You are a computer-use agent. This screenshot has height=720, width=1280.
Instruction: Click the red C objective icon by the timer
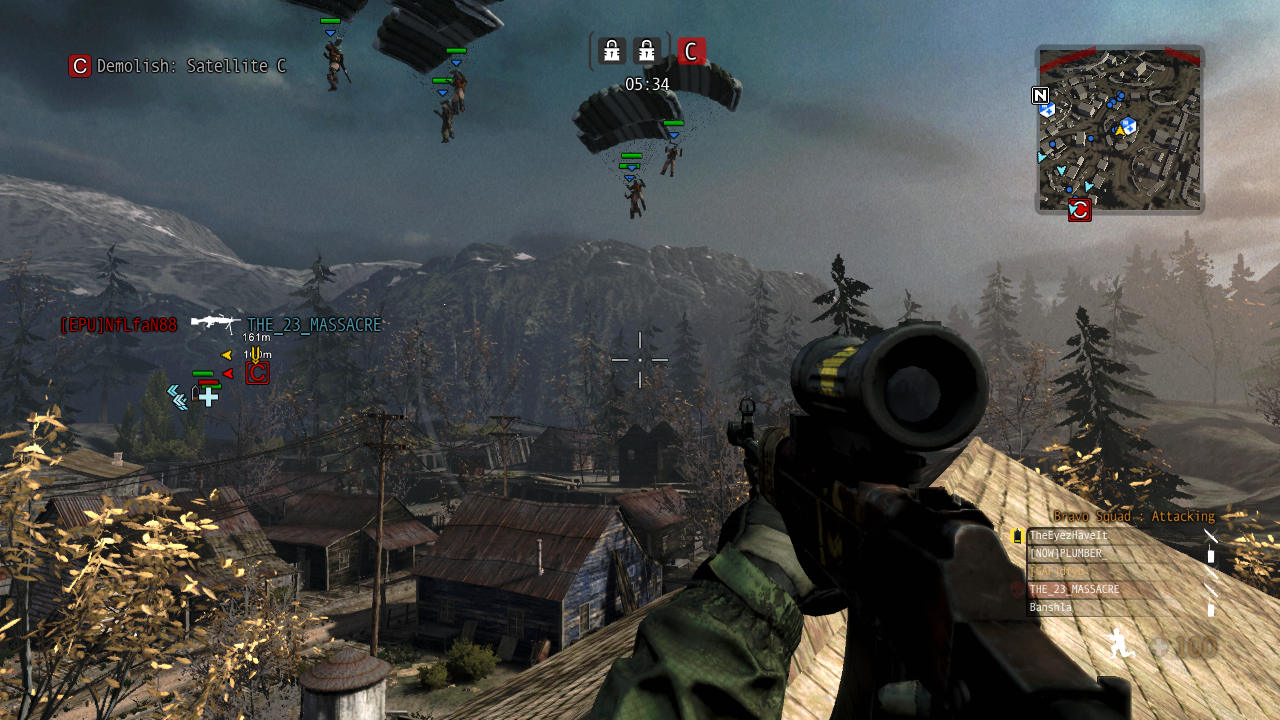click(x=691, y=51)
